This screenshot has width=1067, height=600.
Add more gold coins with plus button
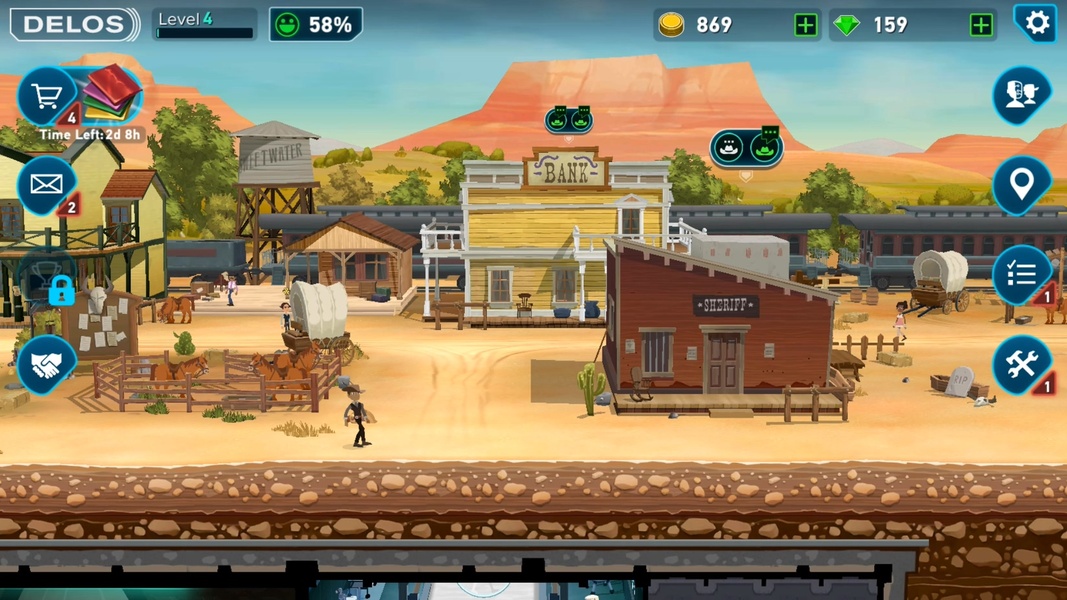(x=805, y=25)
